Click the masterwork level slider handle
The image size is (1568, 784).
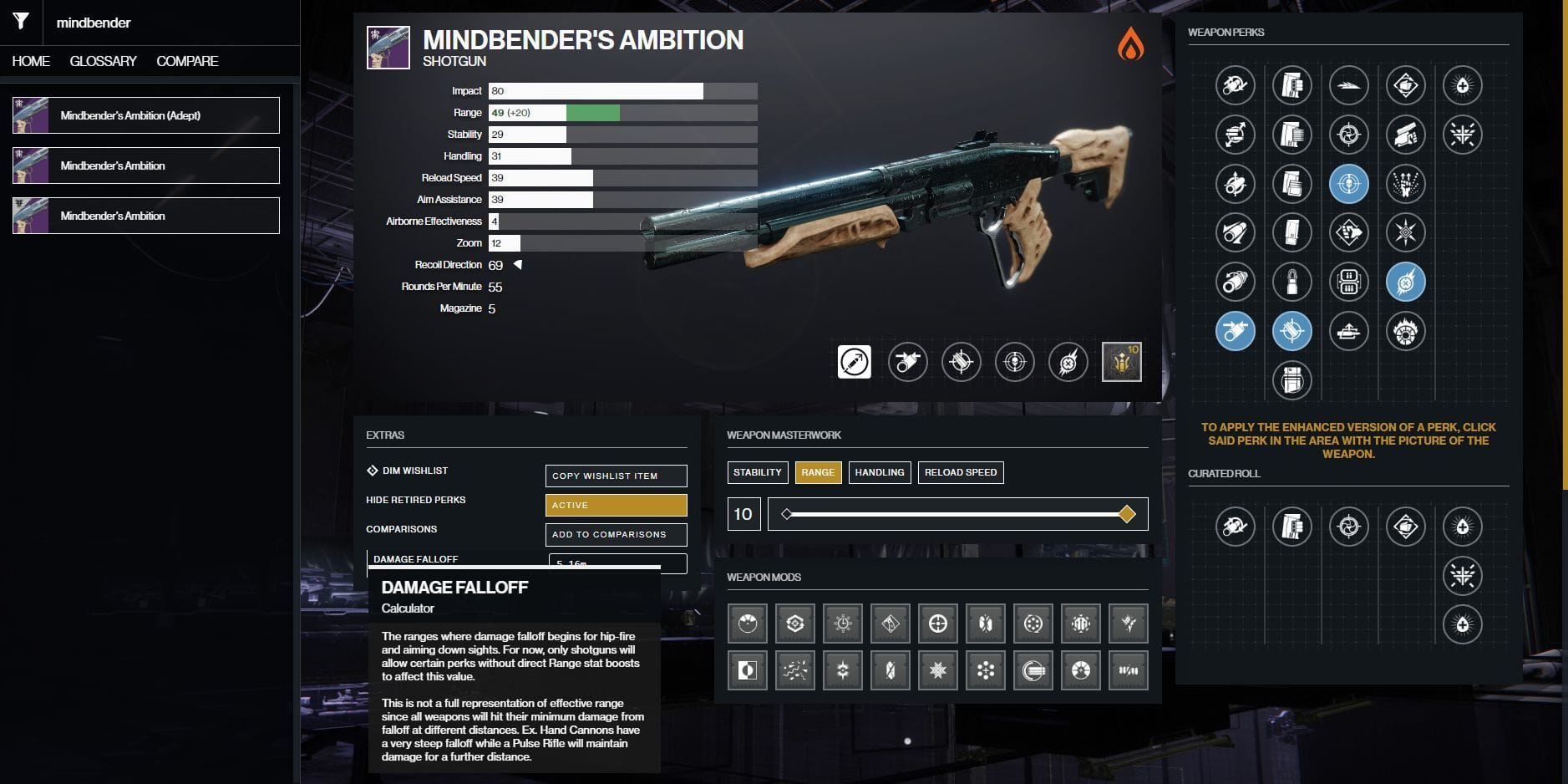1127,514
